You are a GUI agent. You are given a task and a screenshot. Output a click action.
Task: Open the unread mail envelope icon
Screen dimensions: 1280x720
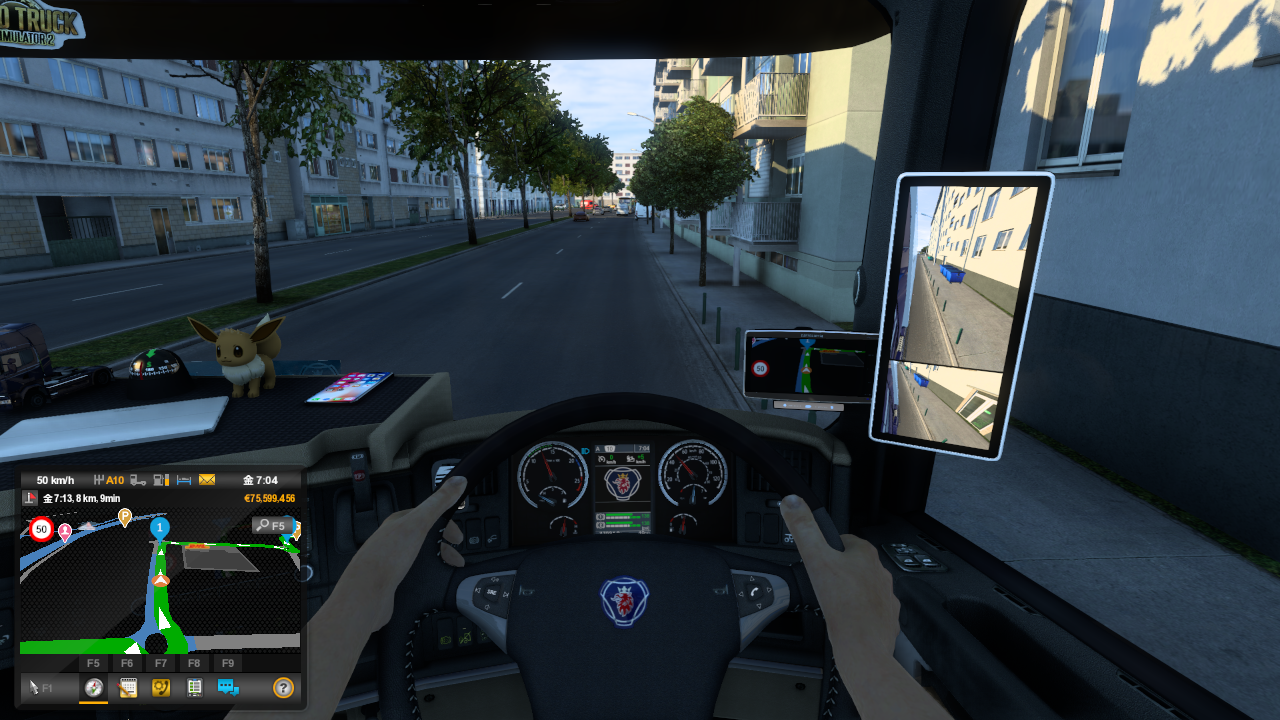coord(207,480)
